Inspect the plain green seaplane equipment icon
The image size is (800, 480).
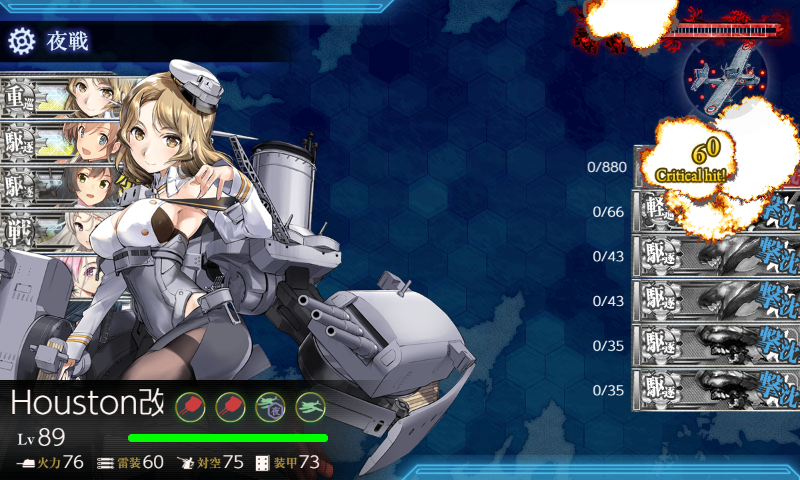(310, 405)
